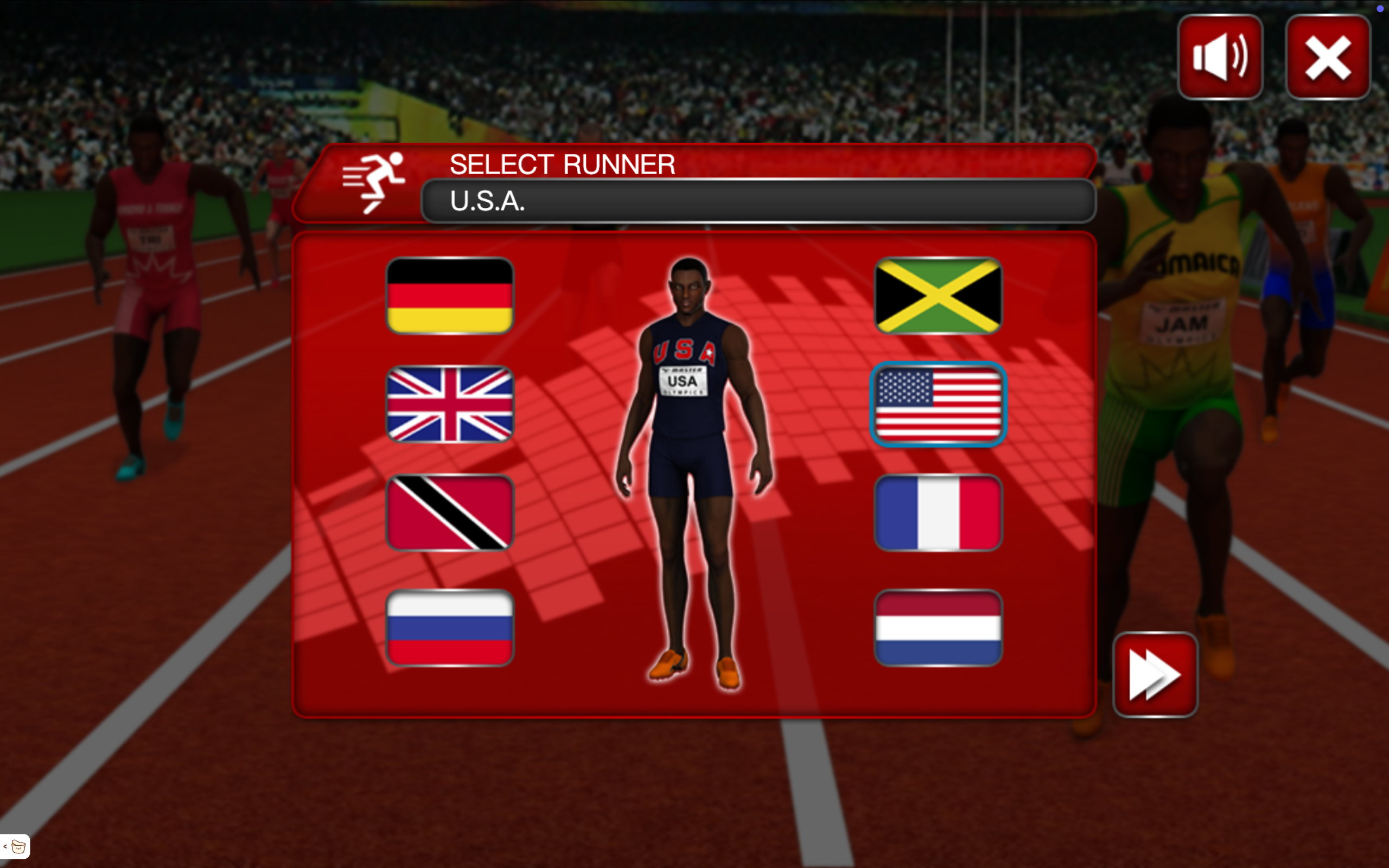Screen dimensions: 1389x868
Task: Select the Russia flag runner
Action: pyautogui.click(x=449, y=628)
